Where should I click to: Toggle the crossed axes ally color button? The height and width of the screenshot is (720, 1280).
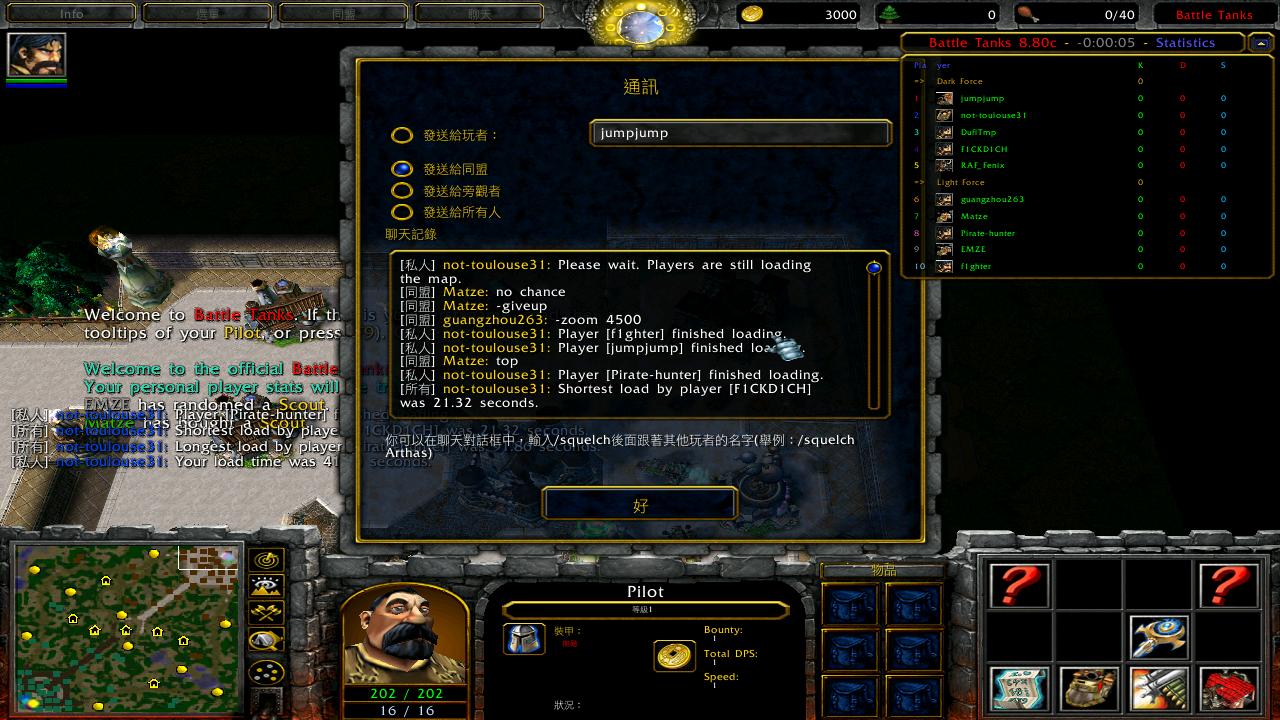[x=267, y=613]
